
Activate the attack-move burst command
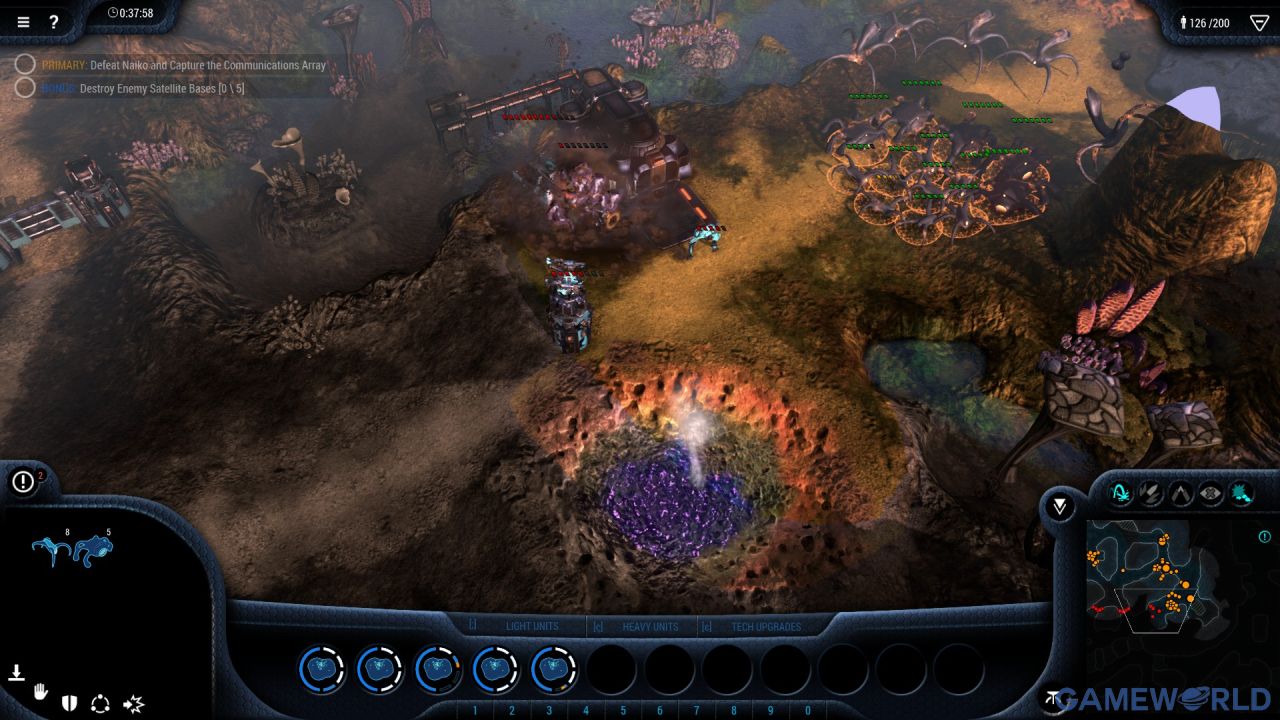click(133, 704)
